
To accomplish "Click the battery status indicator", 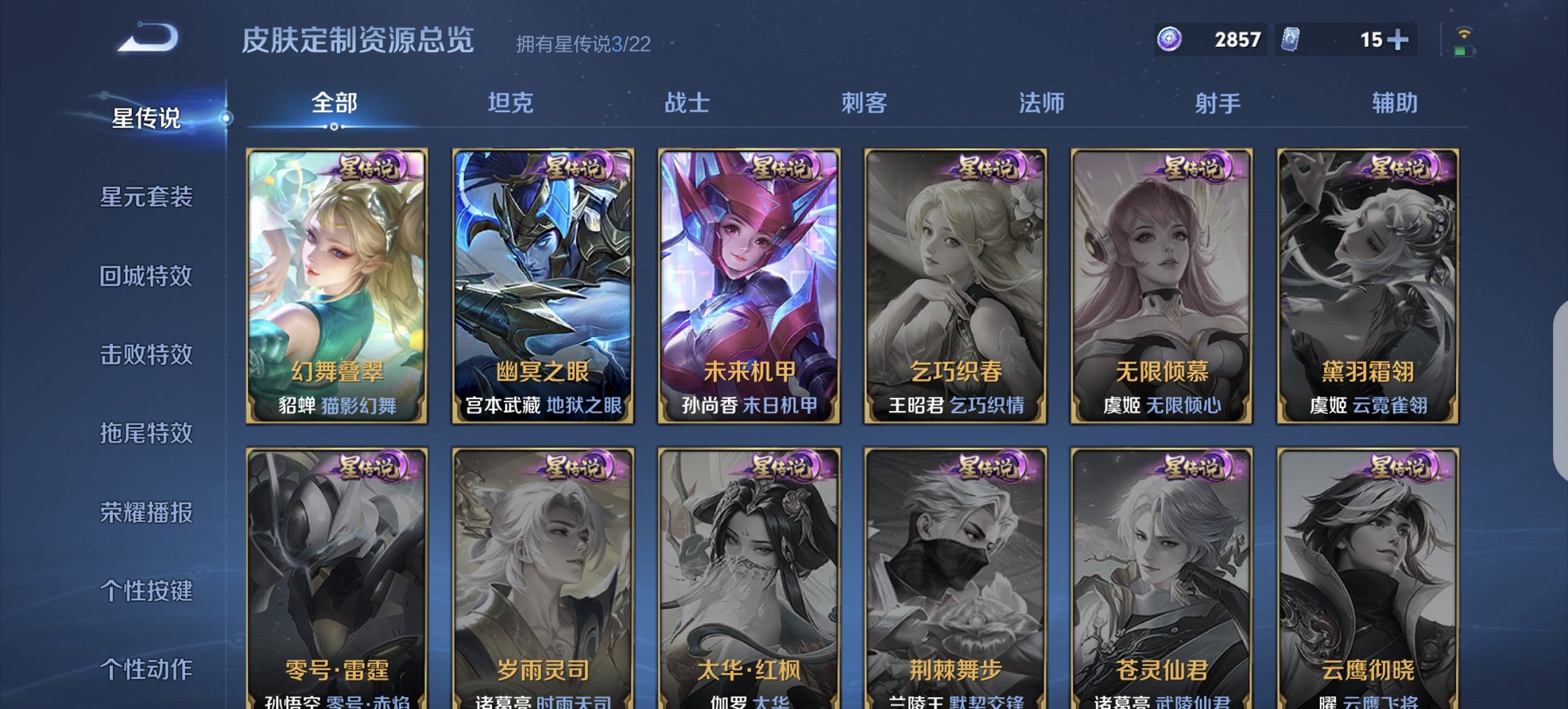I will 1464,51.
